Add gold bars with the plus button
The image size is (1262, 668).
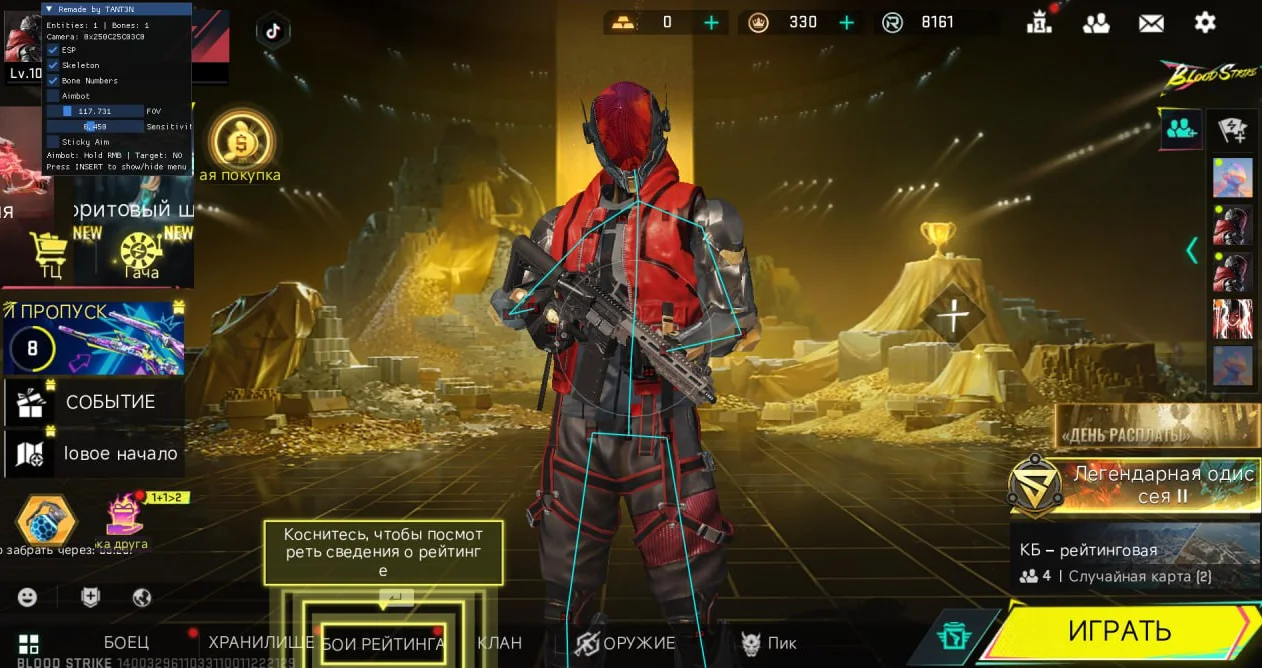(711, 22)
